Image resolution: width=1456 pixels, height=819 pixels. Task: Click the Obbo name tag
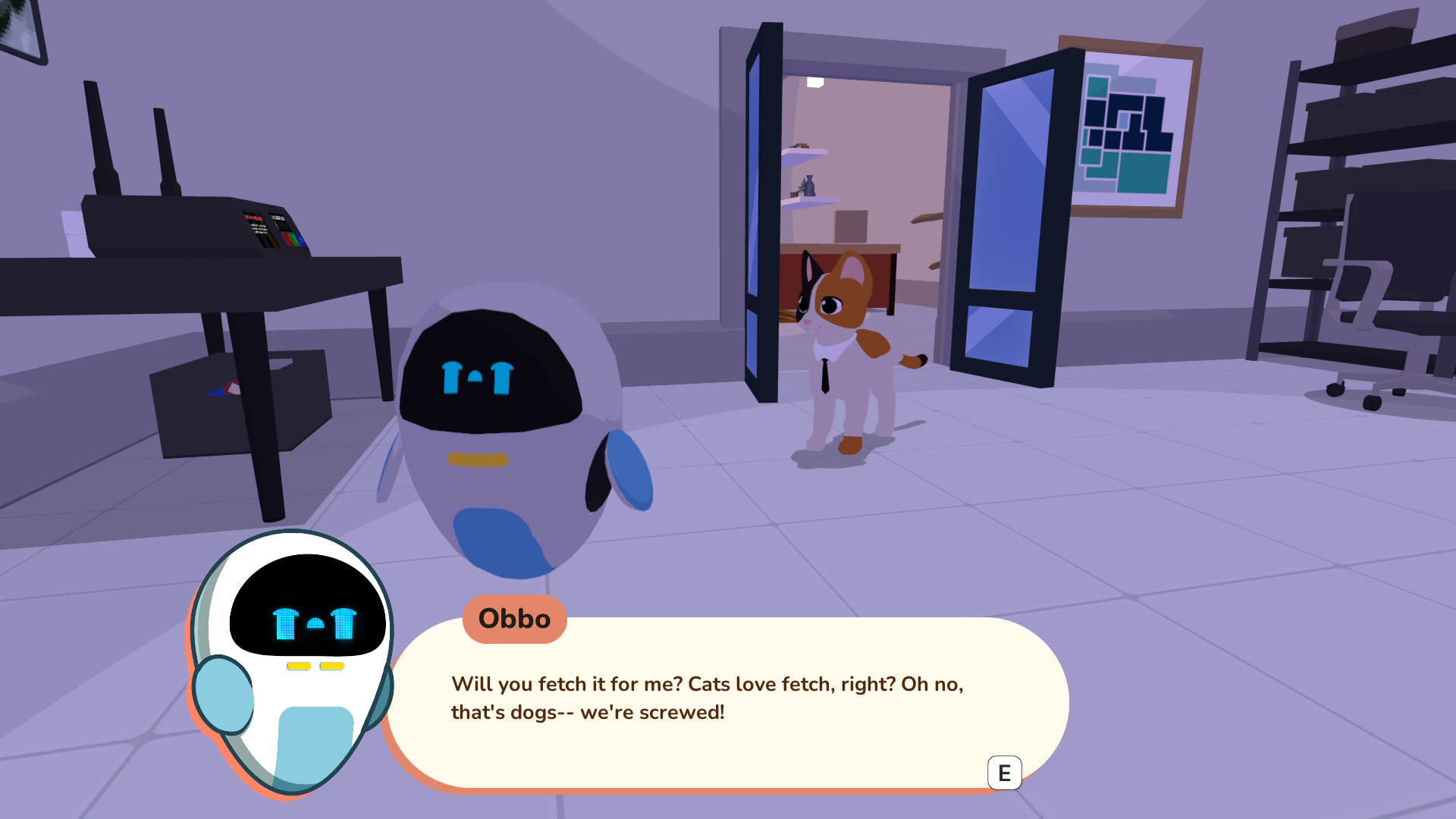pos(514,620)
